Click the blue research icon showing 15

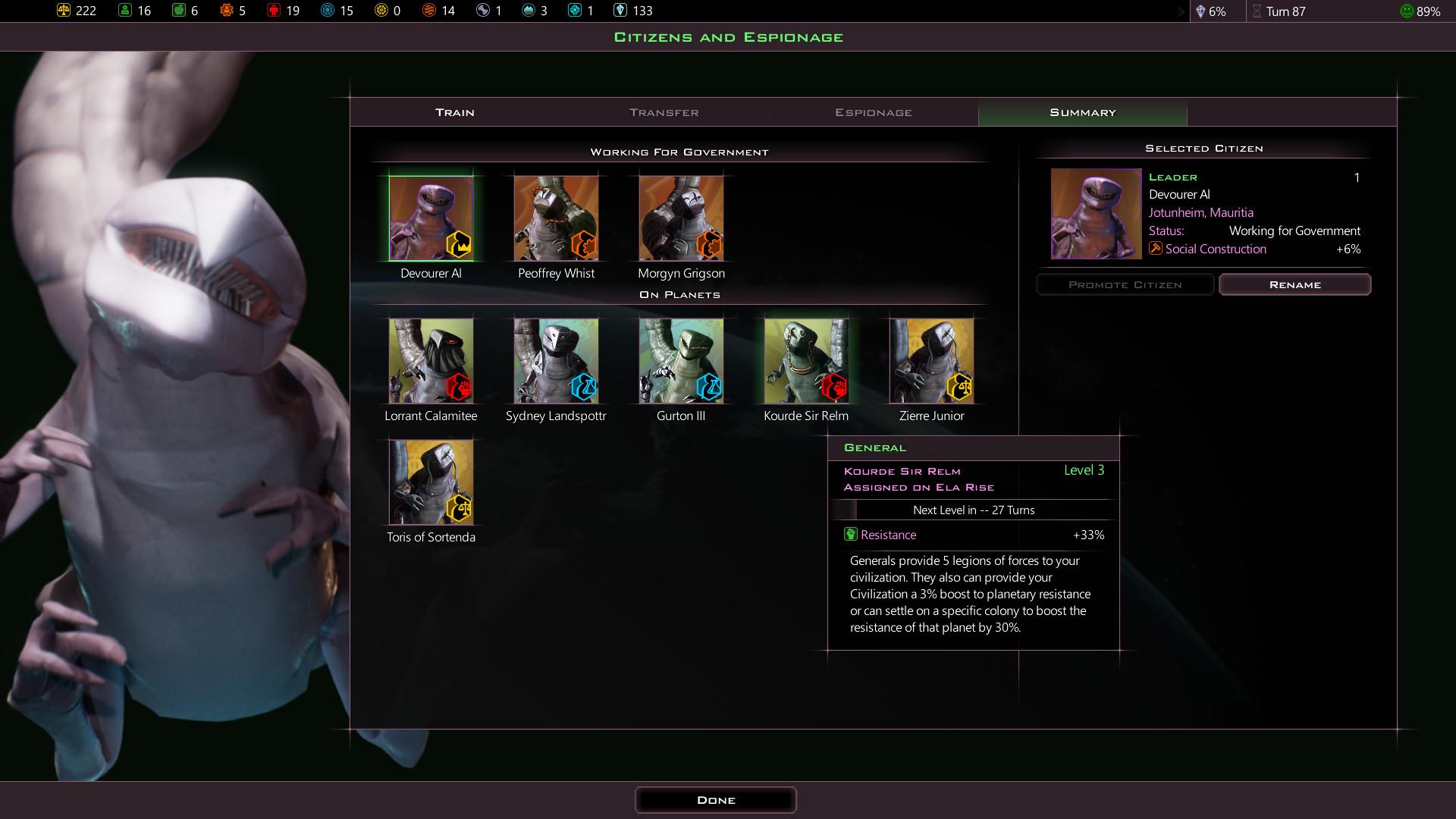coord(327,11)
